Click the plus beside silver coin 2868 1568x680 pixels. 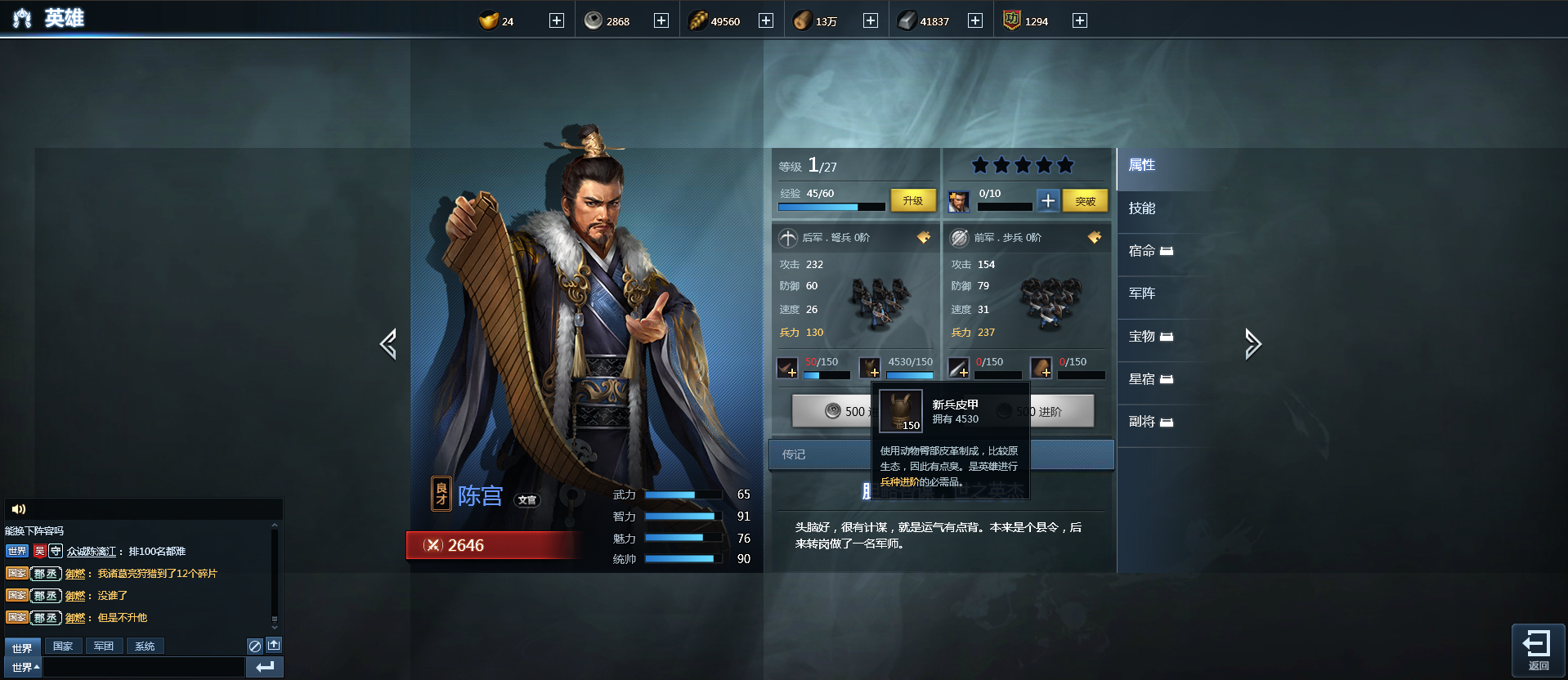[661, 20]
